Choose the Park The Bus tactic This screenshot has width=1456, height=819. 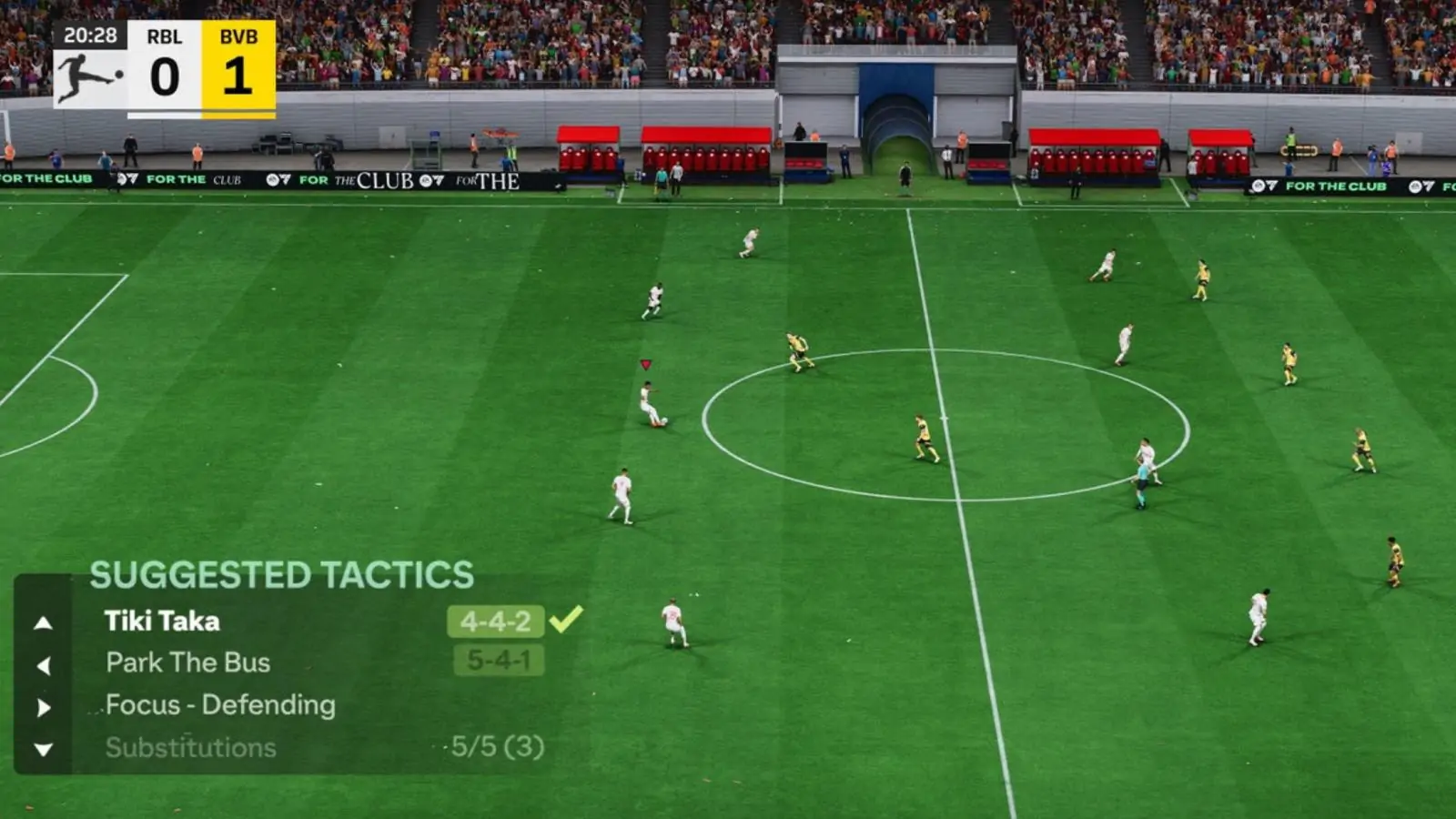[x=187, y=662]
